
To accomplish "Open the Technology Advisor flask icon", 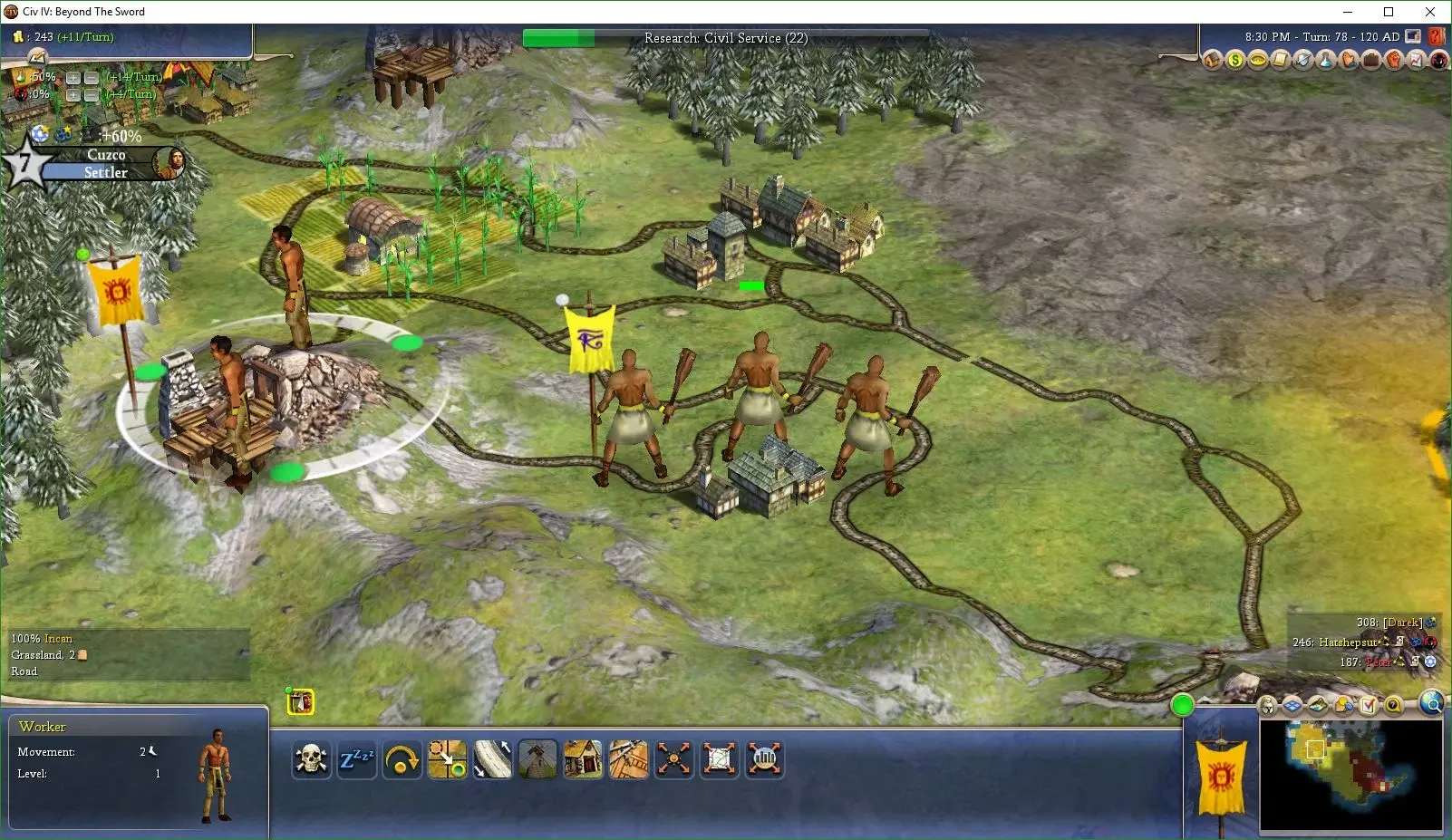I will pos(1325,60).
